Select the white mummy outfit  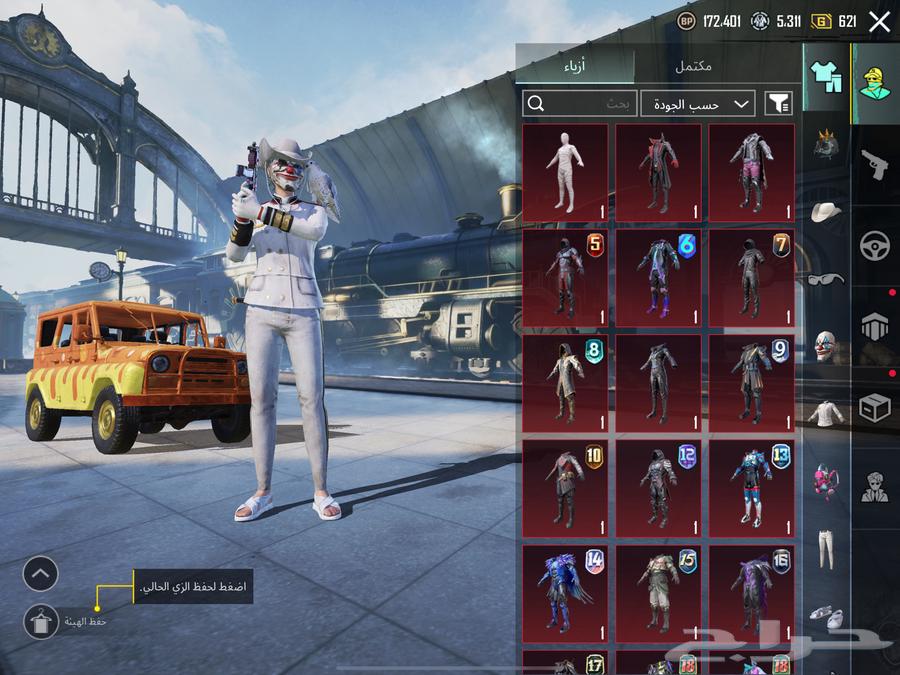click(565, 172)
